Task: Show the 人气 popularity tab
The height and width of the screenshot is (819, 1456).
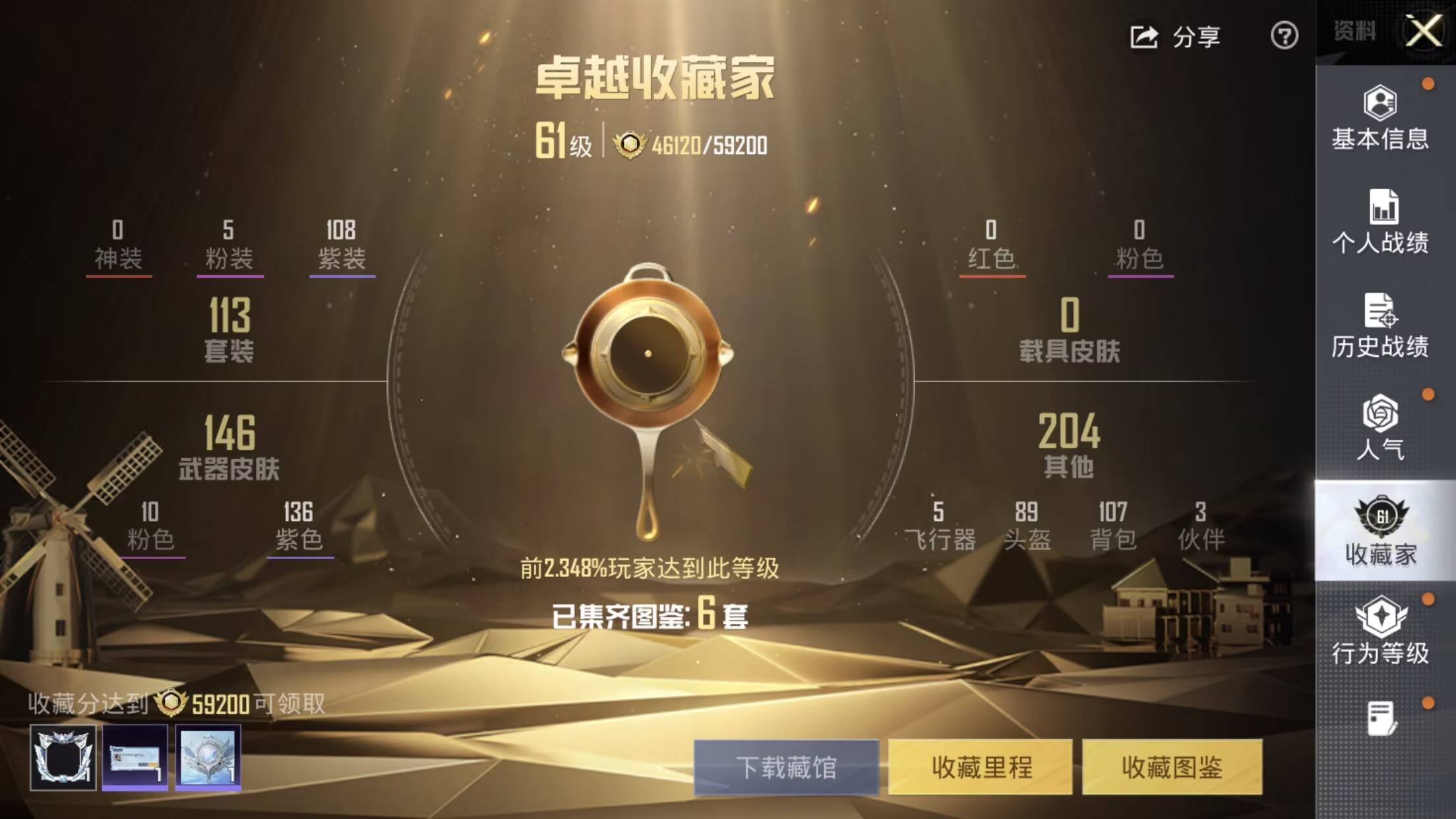Action: (x=1380, y=429)
